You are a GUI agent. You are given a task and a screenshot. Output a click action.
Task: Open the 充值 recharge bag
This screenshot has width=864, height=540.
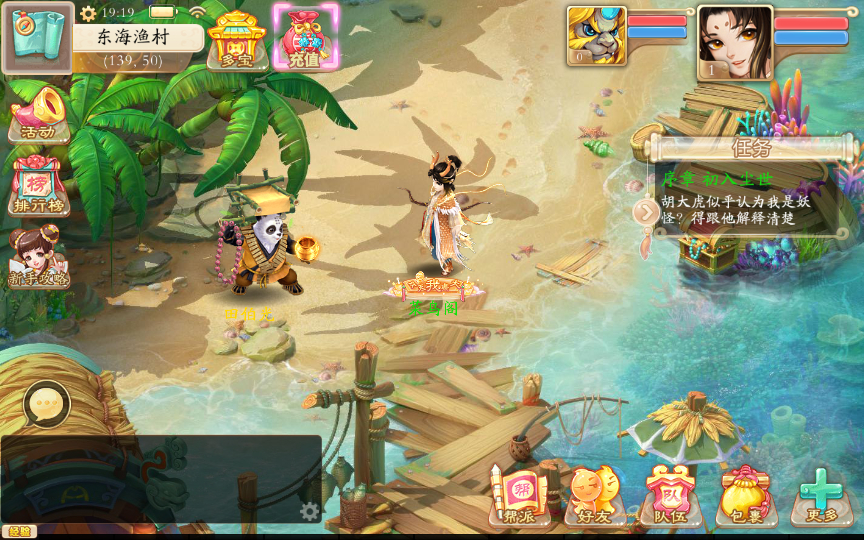tap(305, 38)
